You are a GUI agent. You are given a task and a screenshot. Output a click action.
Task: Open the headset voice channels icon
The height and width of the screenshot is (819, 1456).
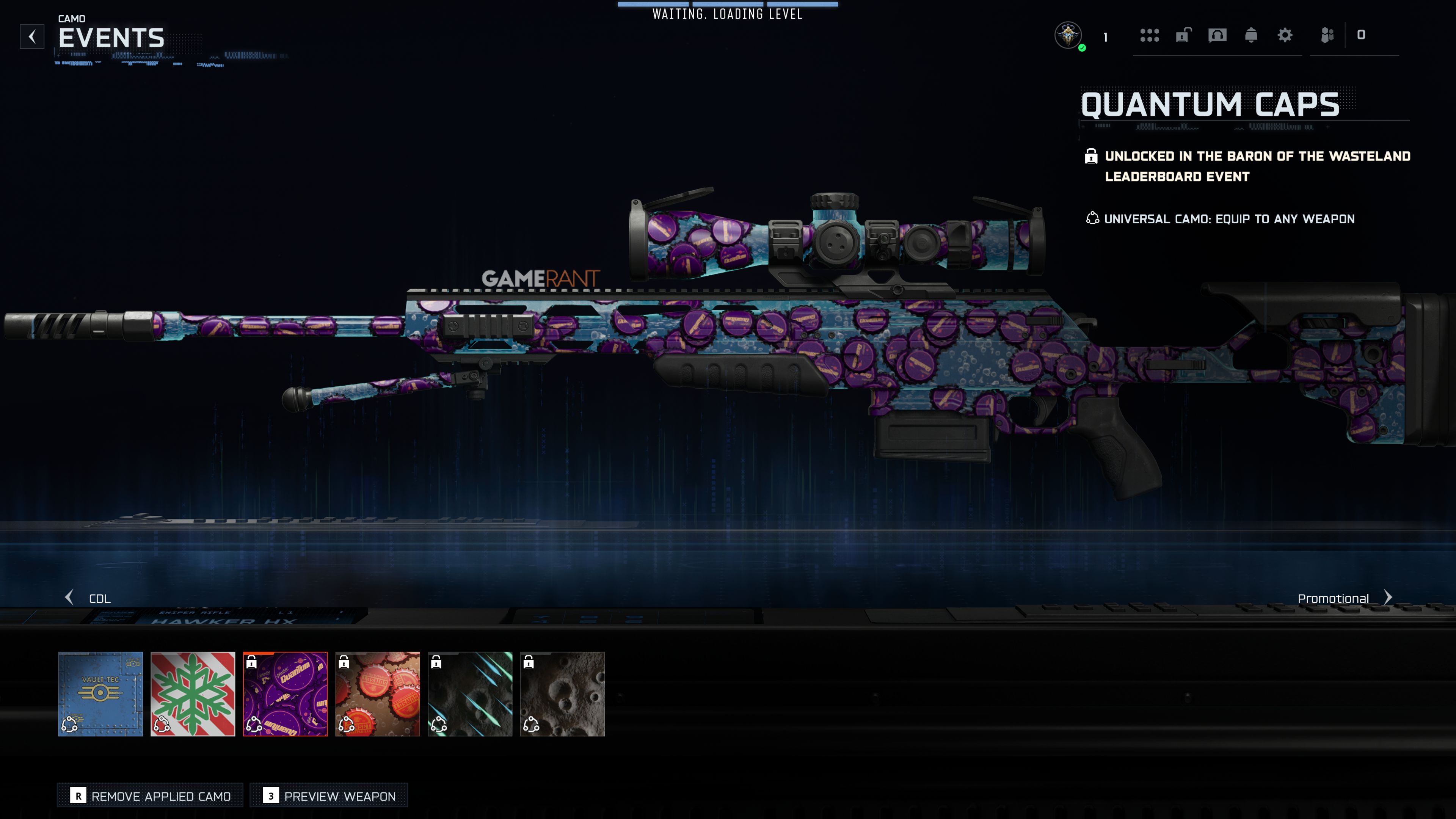pyautogui.click(x=1218, y=36)
